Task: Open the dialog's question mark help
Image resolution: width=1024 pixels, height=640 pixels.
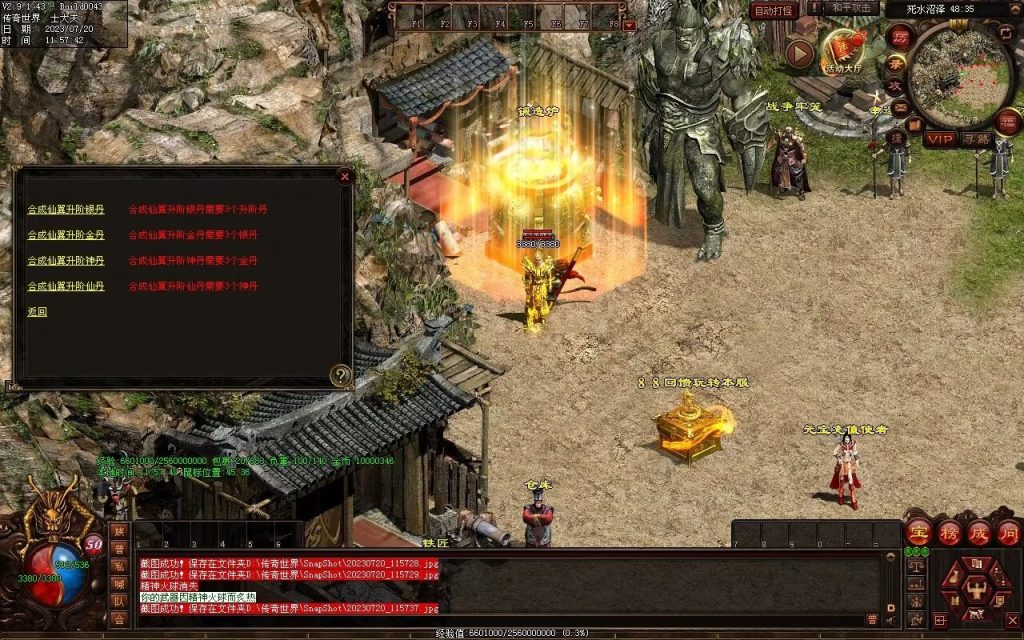Action: click(341, 376)
